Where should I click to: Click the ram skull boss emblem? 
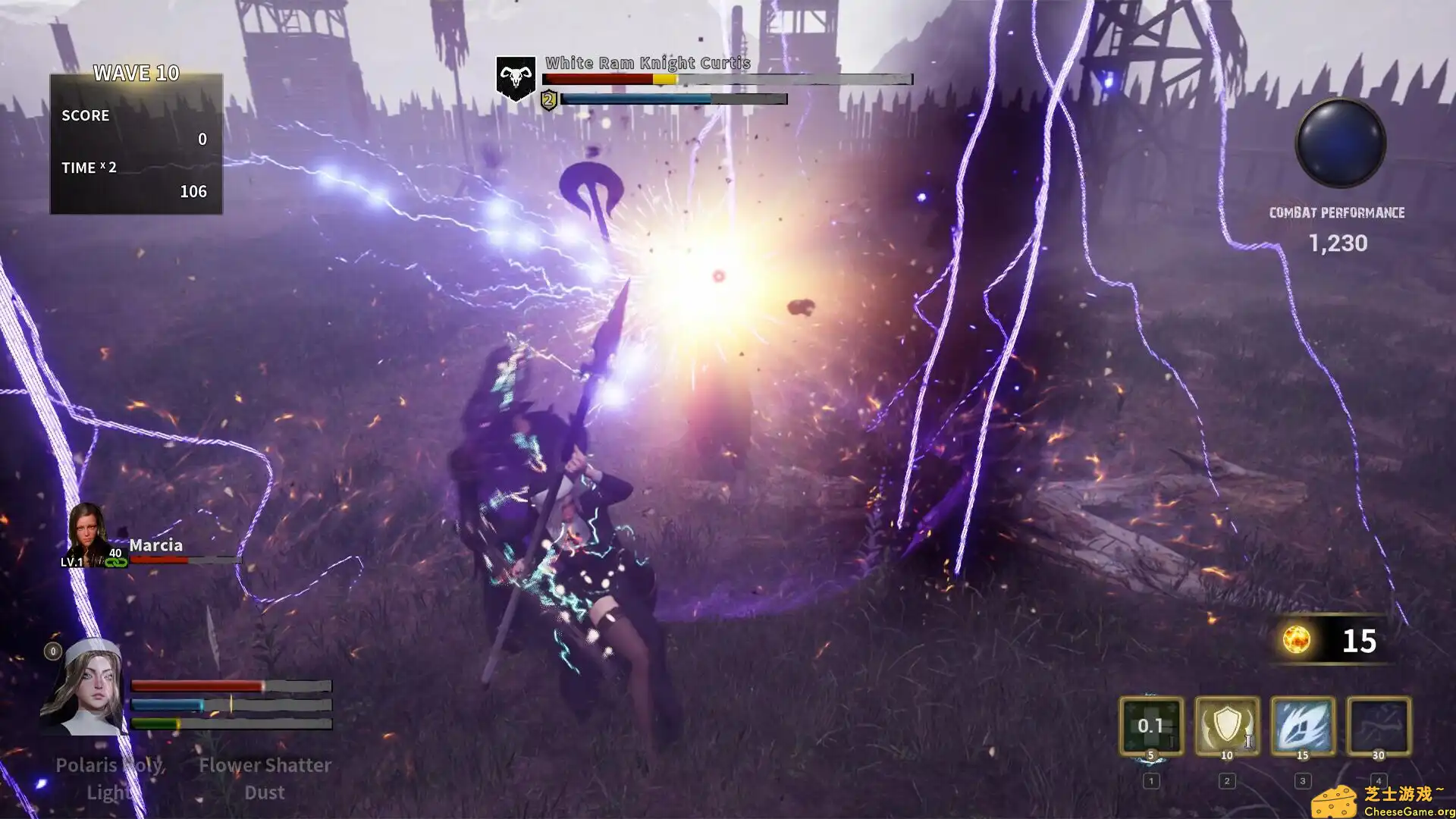click(516, 79)
